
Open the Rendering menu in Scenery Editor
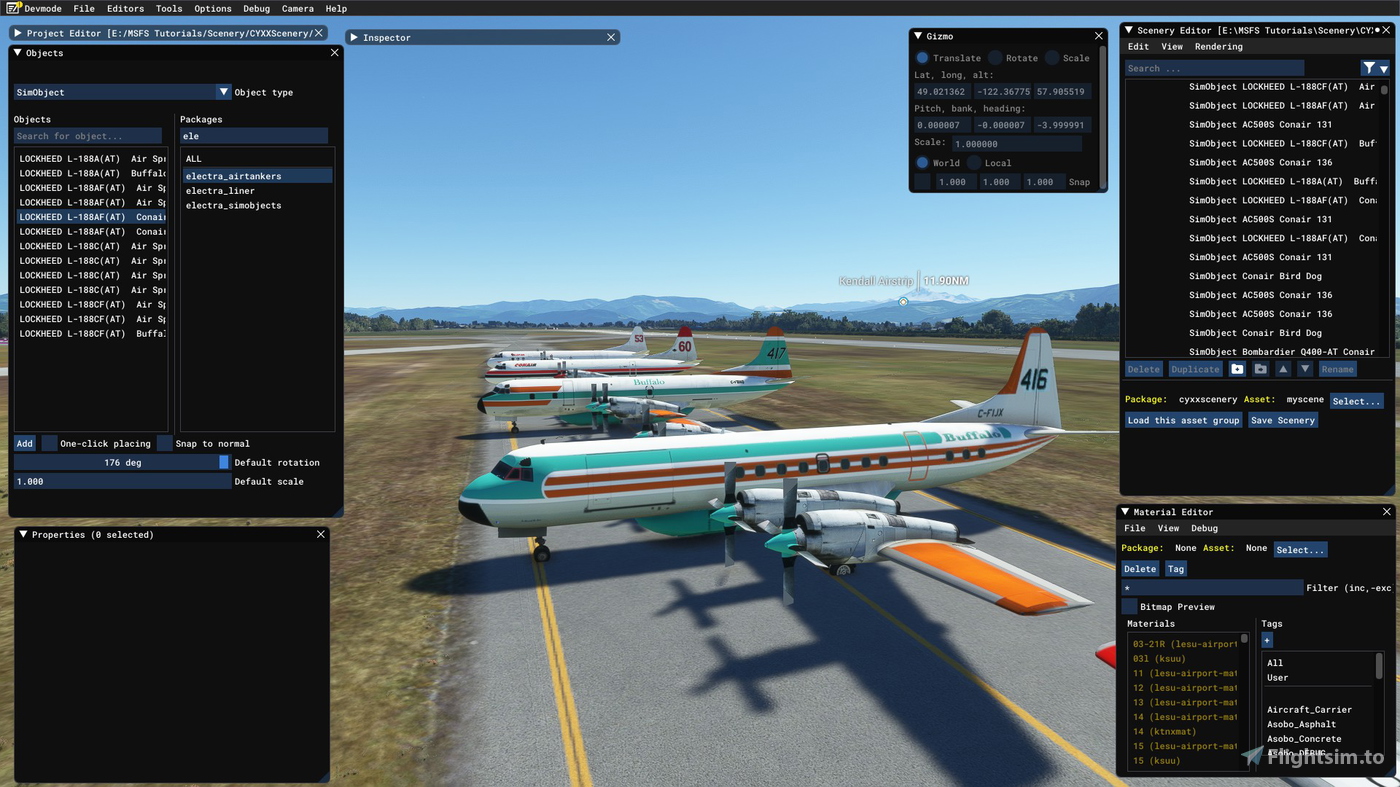(x=1219, y=46)
